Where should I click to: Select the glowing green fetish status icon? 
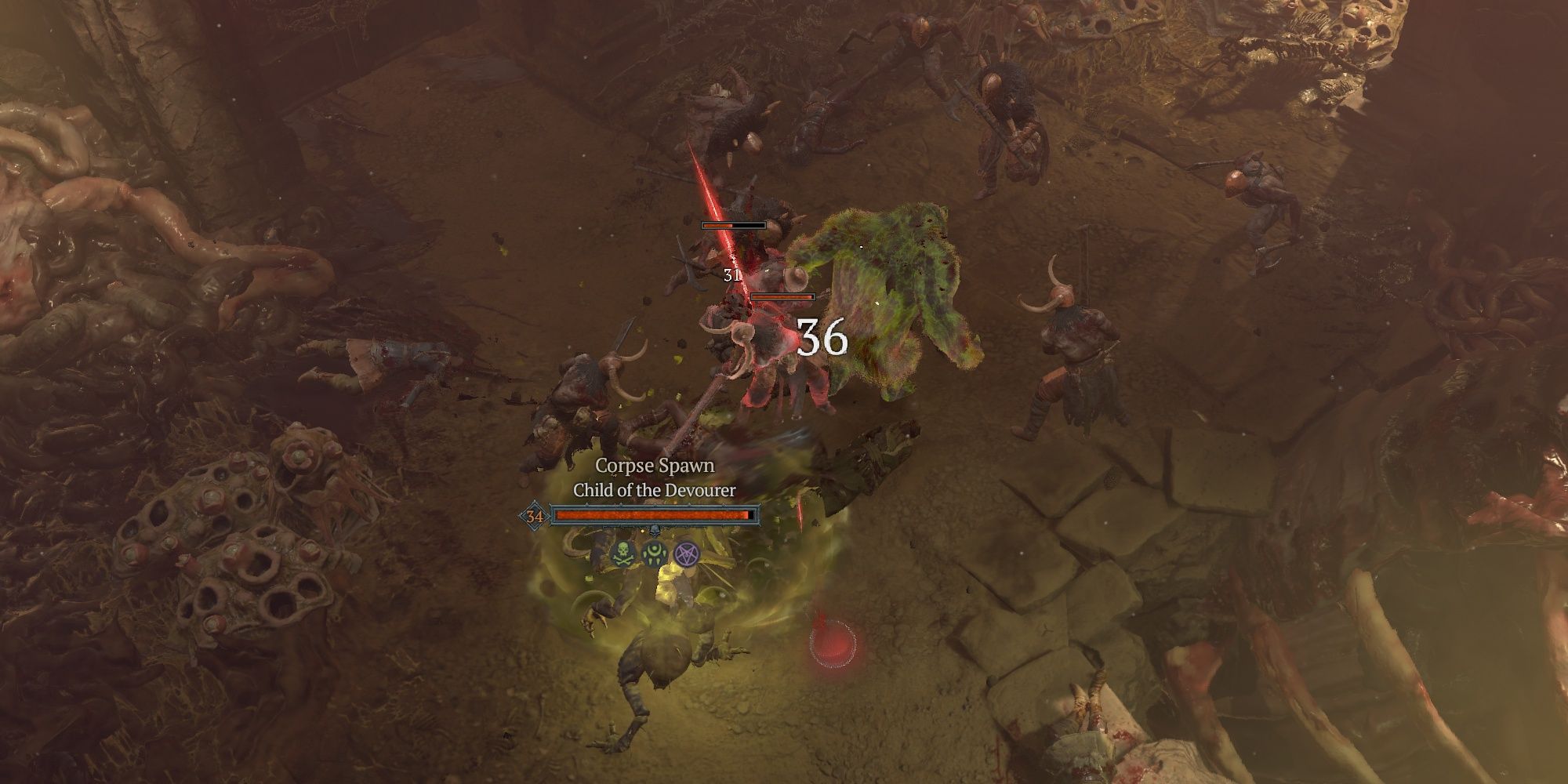coord(654,554)
